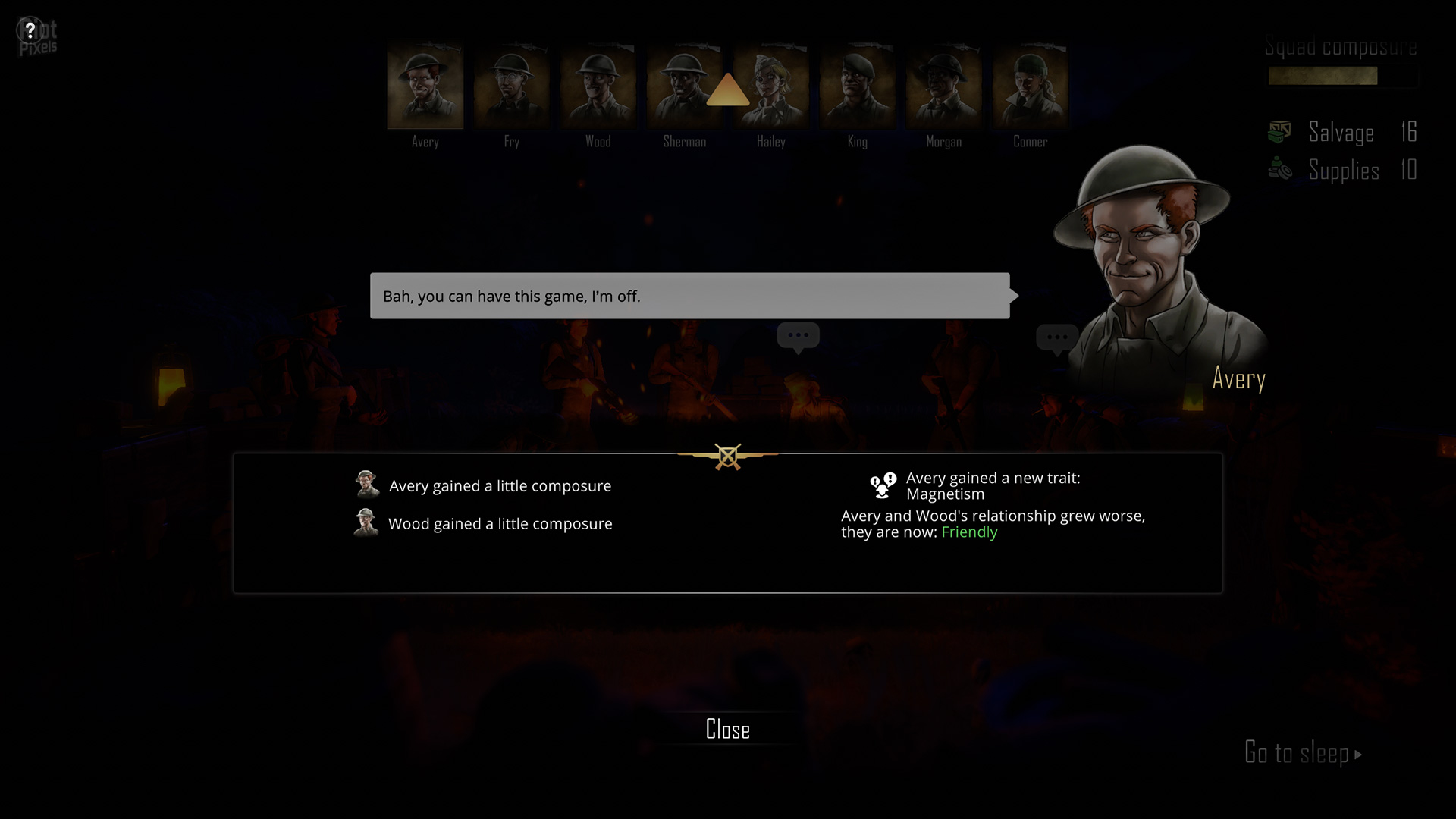Select Avery's squad portrait
This screenshot has height=819, width=1456.
425,87
